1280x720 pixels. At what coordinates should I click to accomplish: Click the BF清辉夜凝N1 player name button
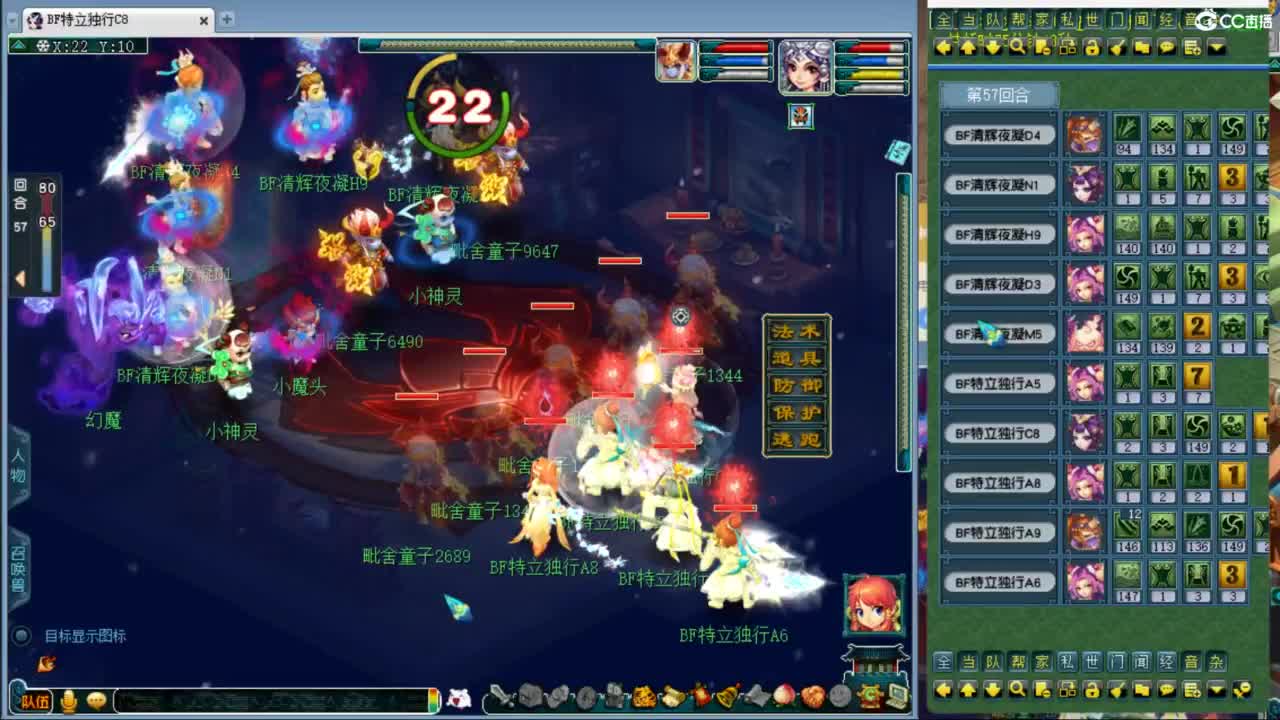pyautogui.click(x=999, y=184)
